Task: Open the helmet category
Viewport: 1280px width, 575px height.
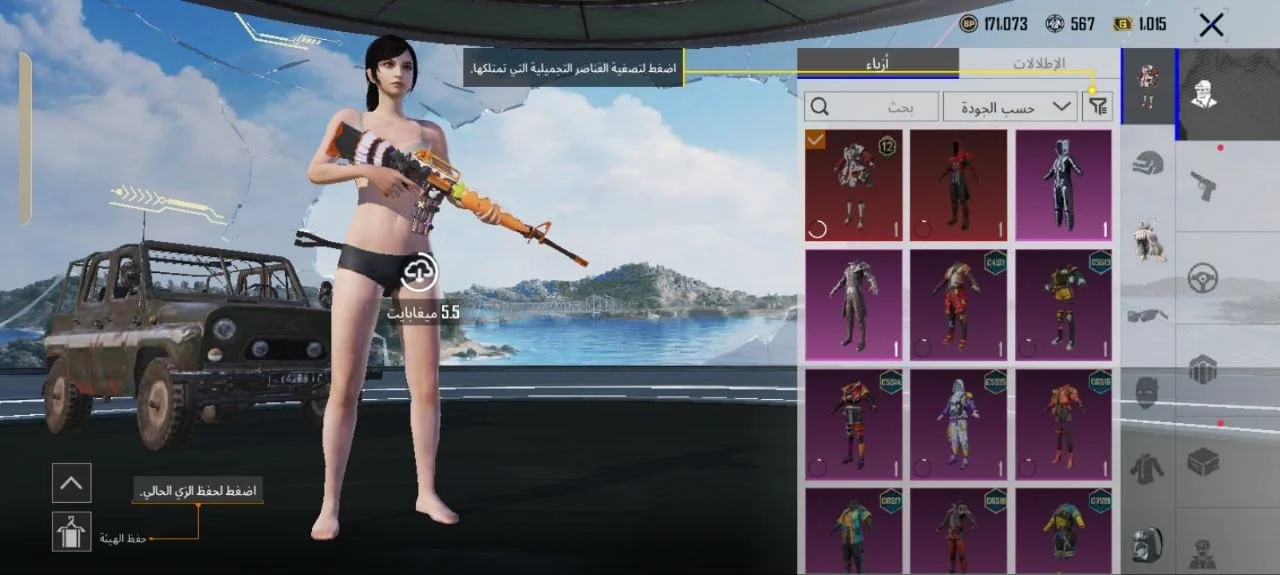Action: (1147, 164)
